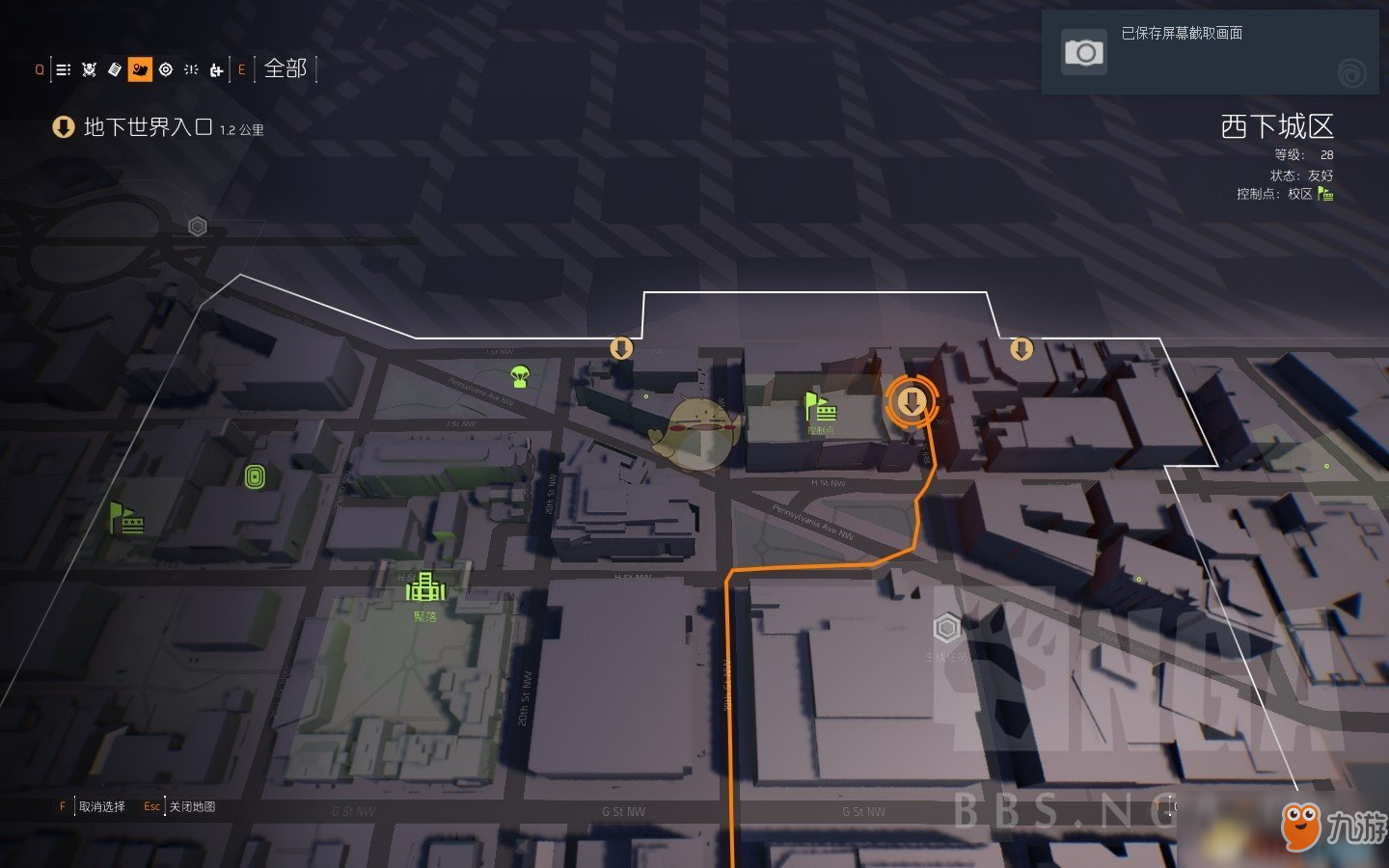
Task: Click the green parachute supply drop marker
Action: (x=520, y=376)
